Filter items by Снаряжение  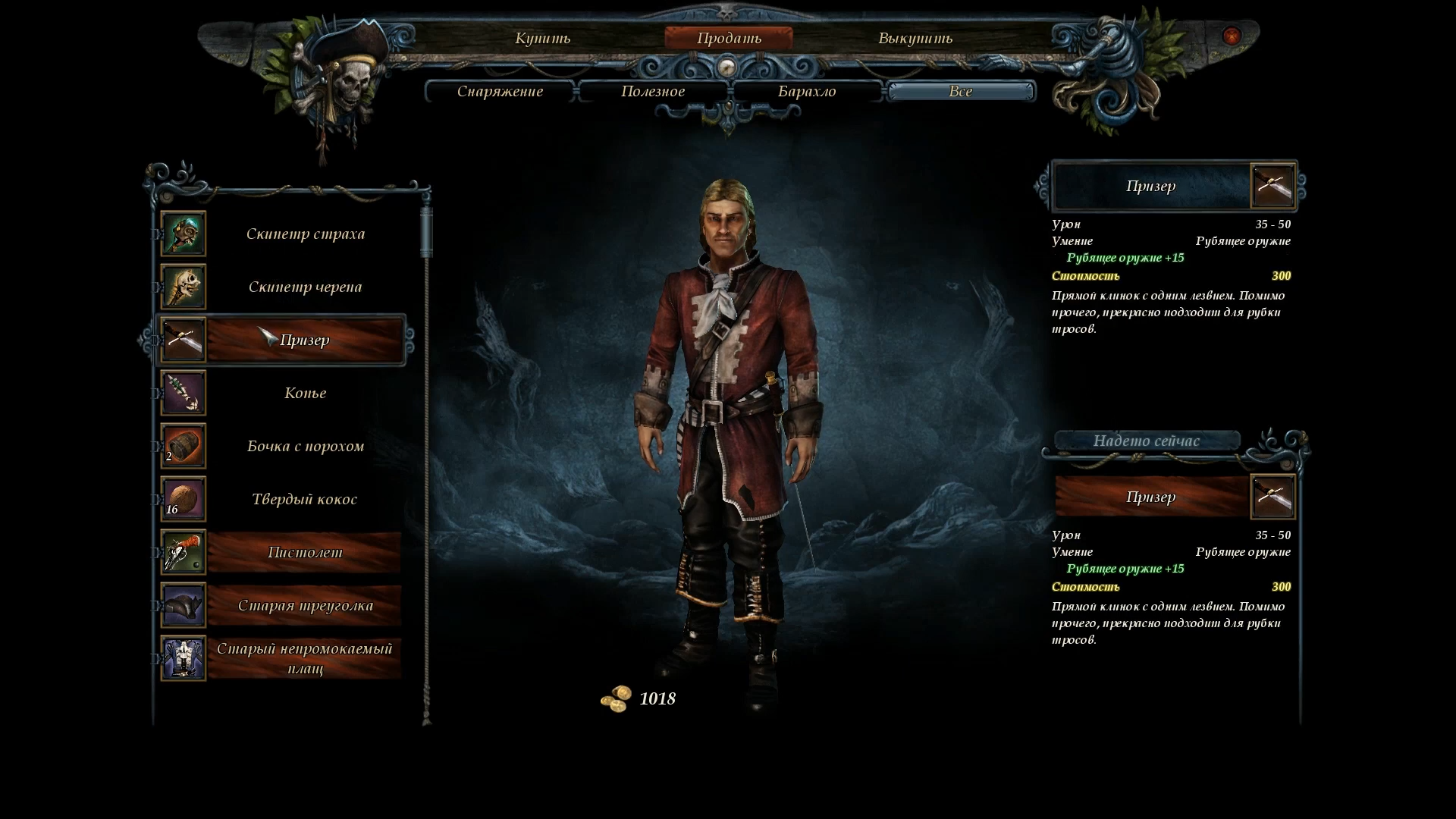pyautogui.click(x=500, y=92)
